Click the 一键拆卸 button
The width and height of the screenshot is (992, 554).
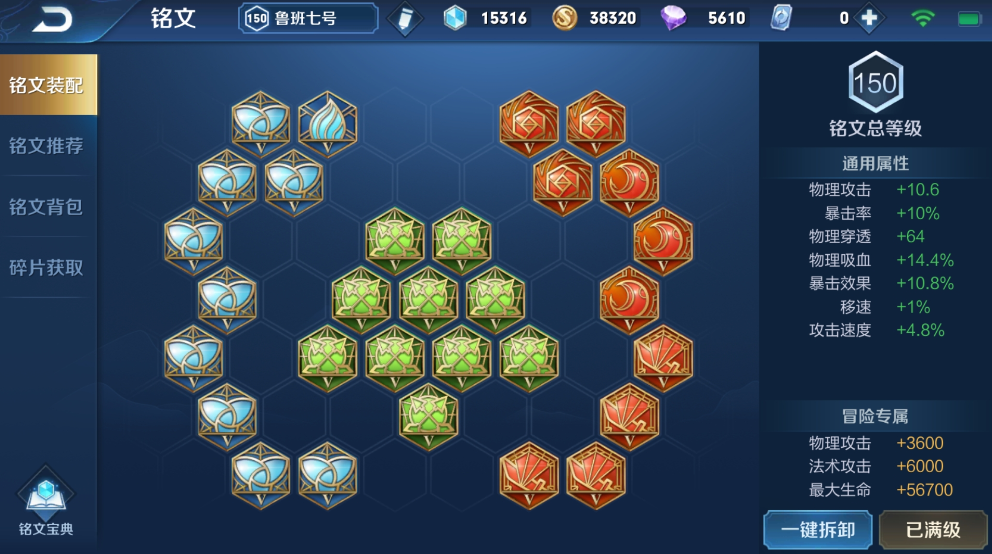(x=817, y=529)
